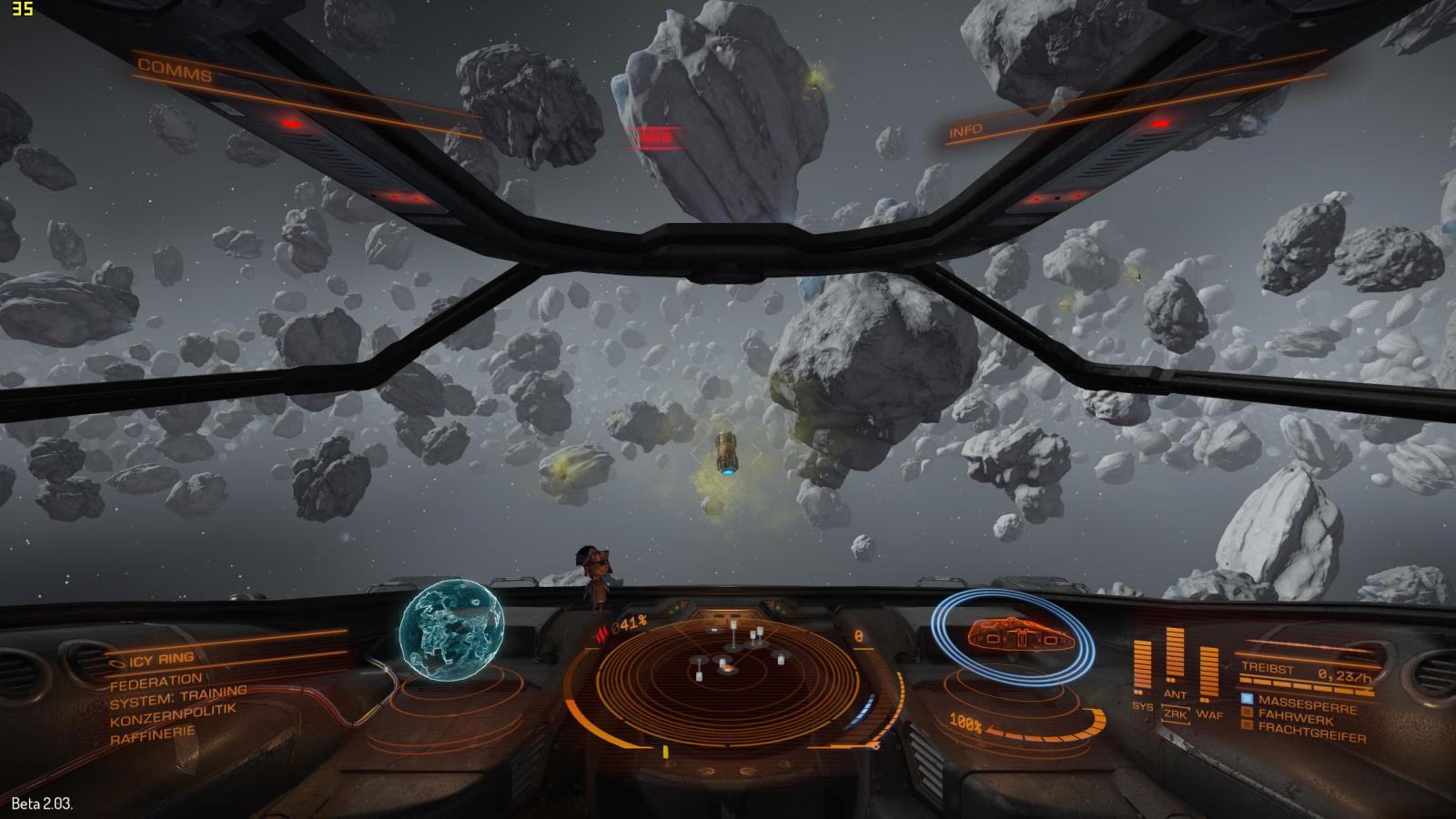Viewport: 1456px width, 819px height.
Task: Choose the WAF power column
Action: (x=1208, y=673)
